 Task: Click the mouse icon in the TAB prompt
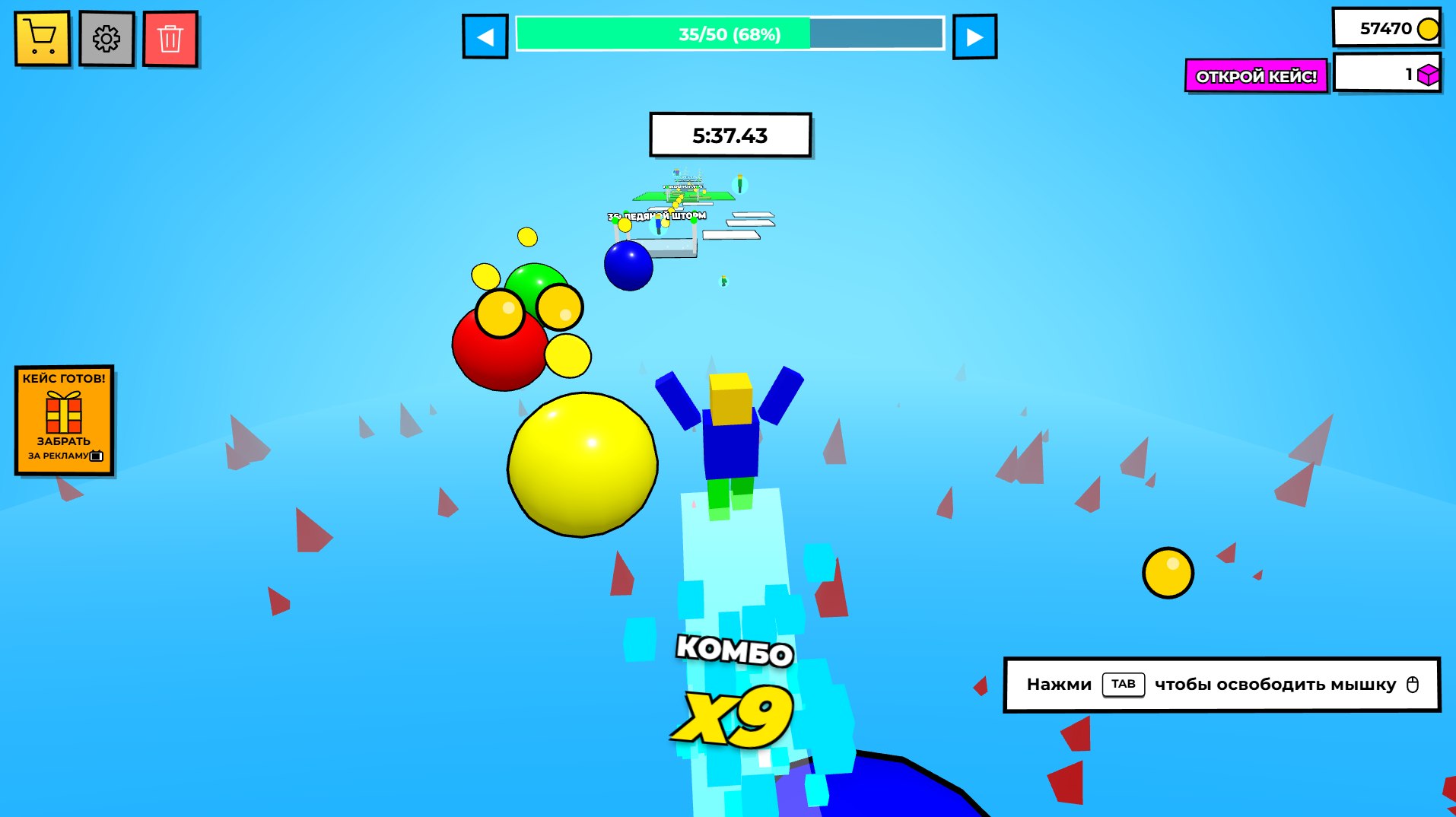coord(1413,685)
